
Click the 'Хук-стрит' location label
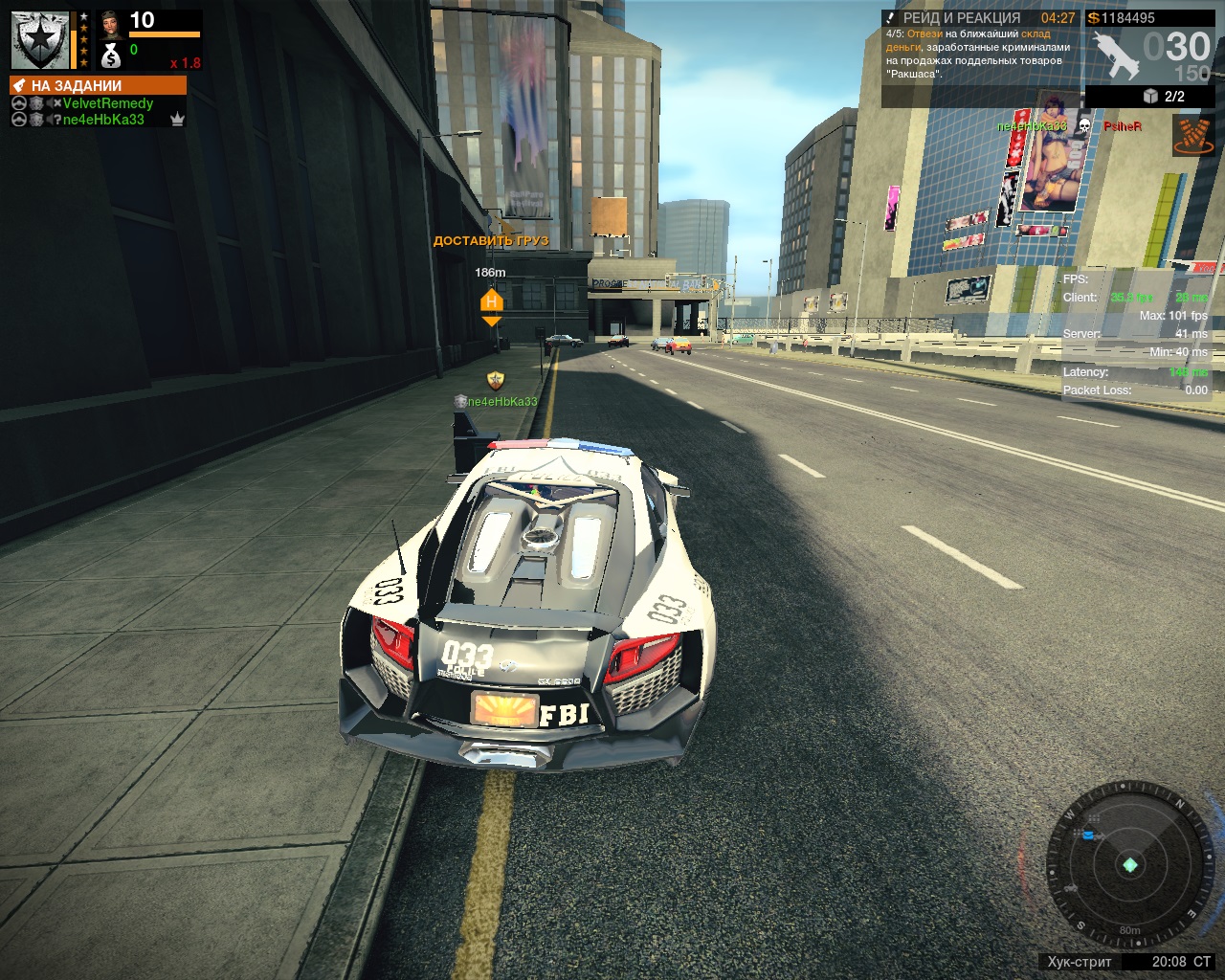(1080, 962)
